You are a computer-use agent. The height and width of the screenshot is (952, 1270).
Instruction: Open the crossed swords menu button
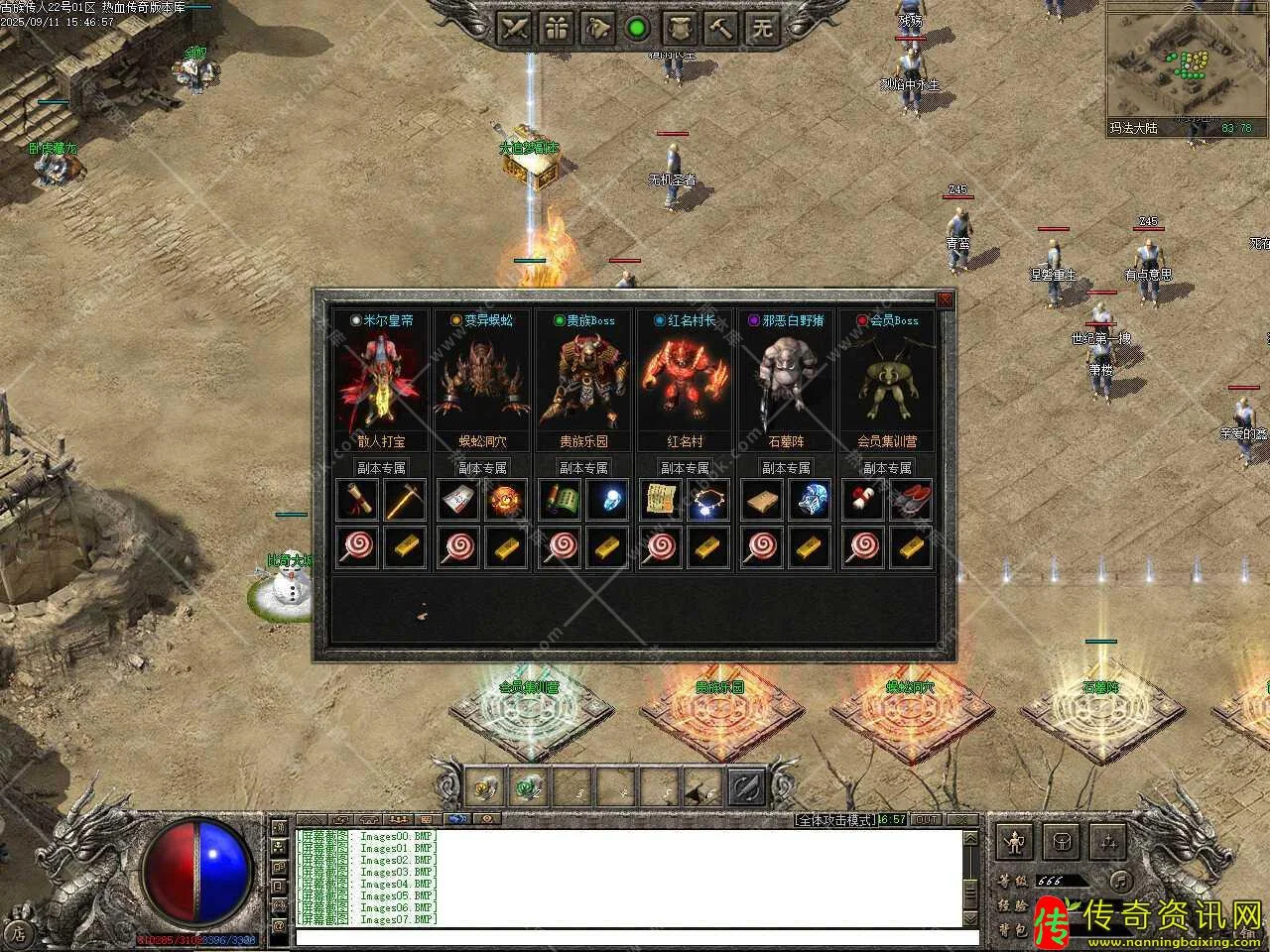tap(514, 27)
